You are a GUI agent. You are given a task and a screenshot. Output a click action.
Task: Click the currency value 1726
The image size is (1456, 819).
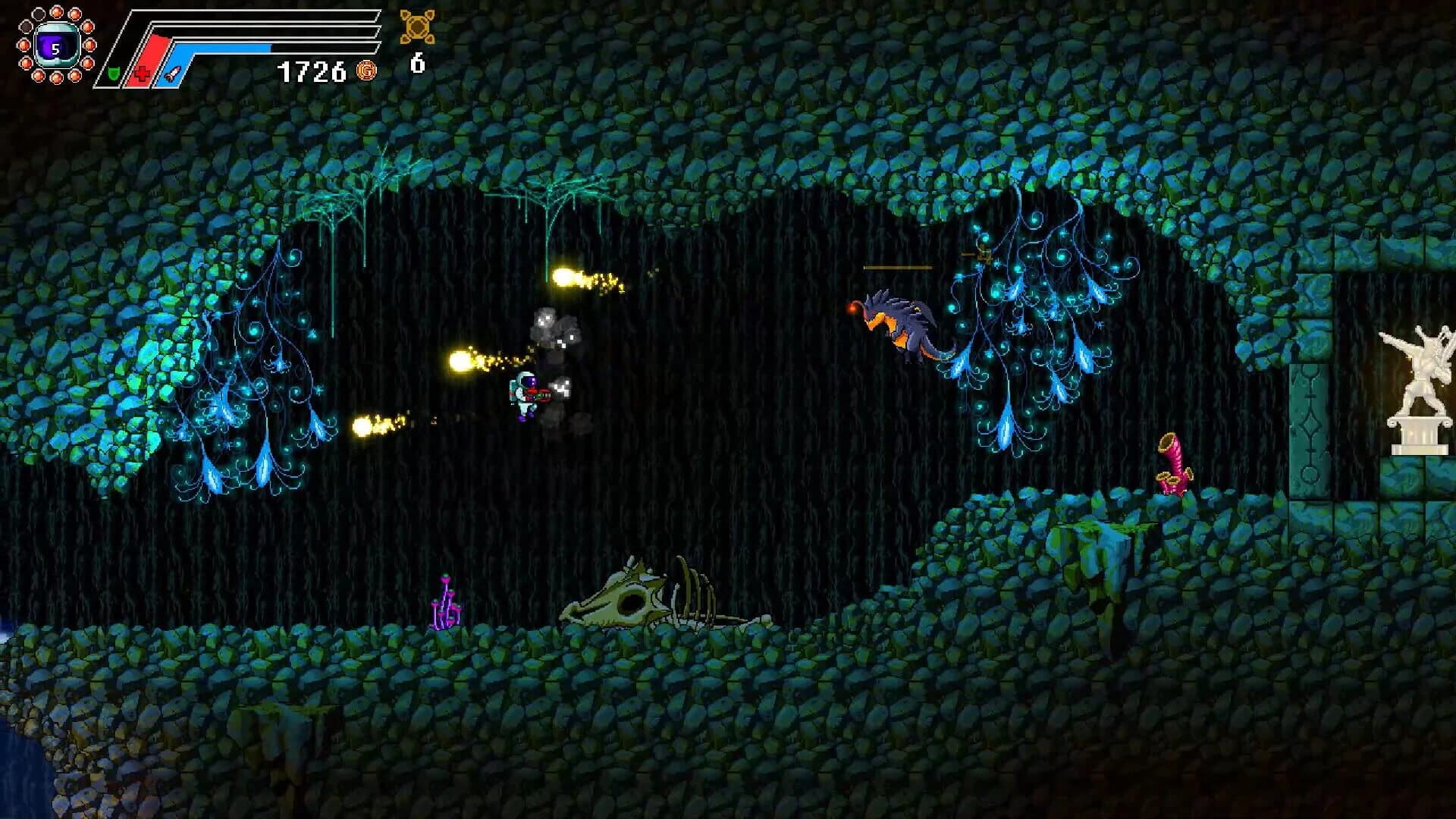tap(311, 70)
